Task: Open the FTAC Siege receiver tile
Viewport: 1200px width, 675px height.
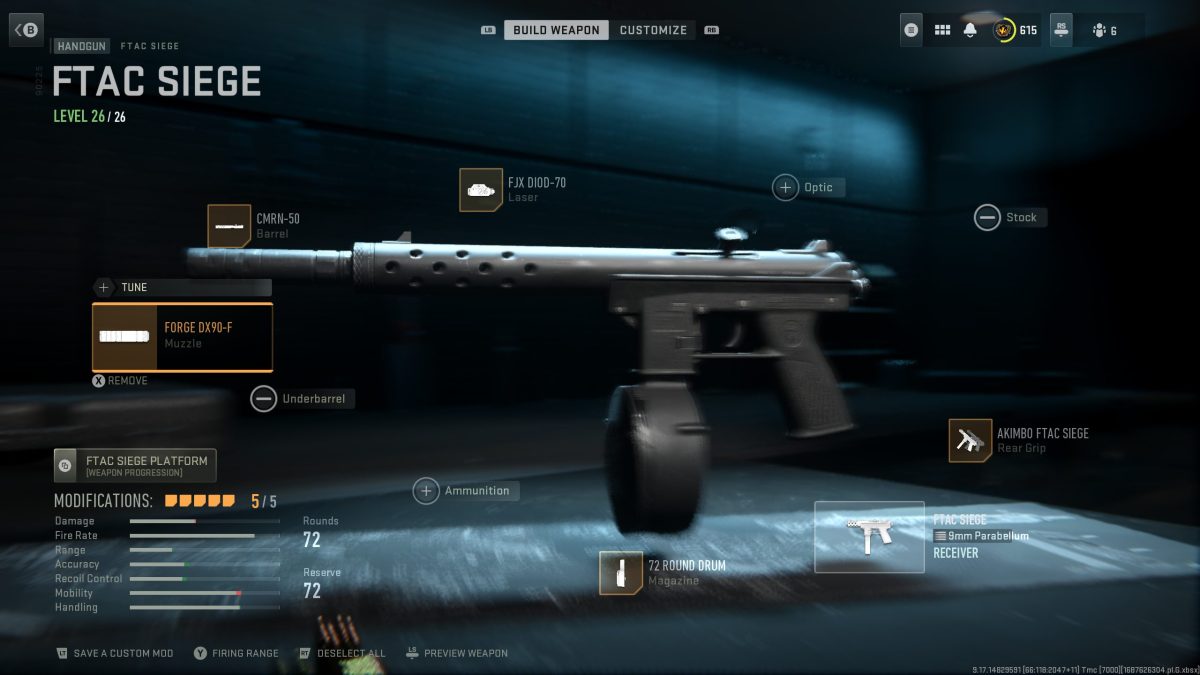Action: coord(869,537)
